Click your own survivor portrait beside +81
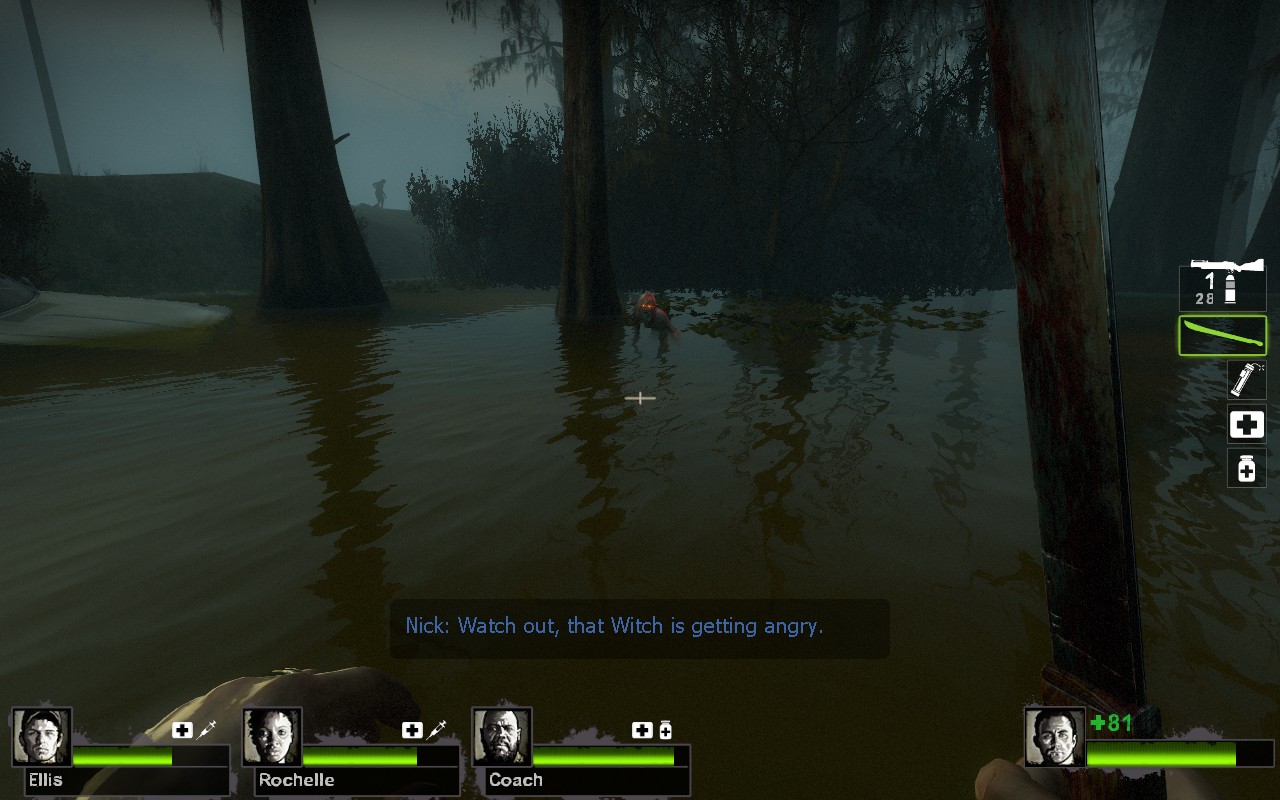1280x800 pixels. (1054, 737)
